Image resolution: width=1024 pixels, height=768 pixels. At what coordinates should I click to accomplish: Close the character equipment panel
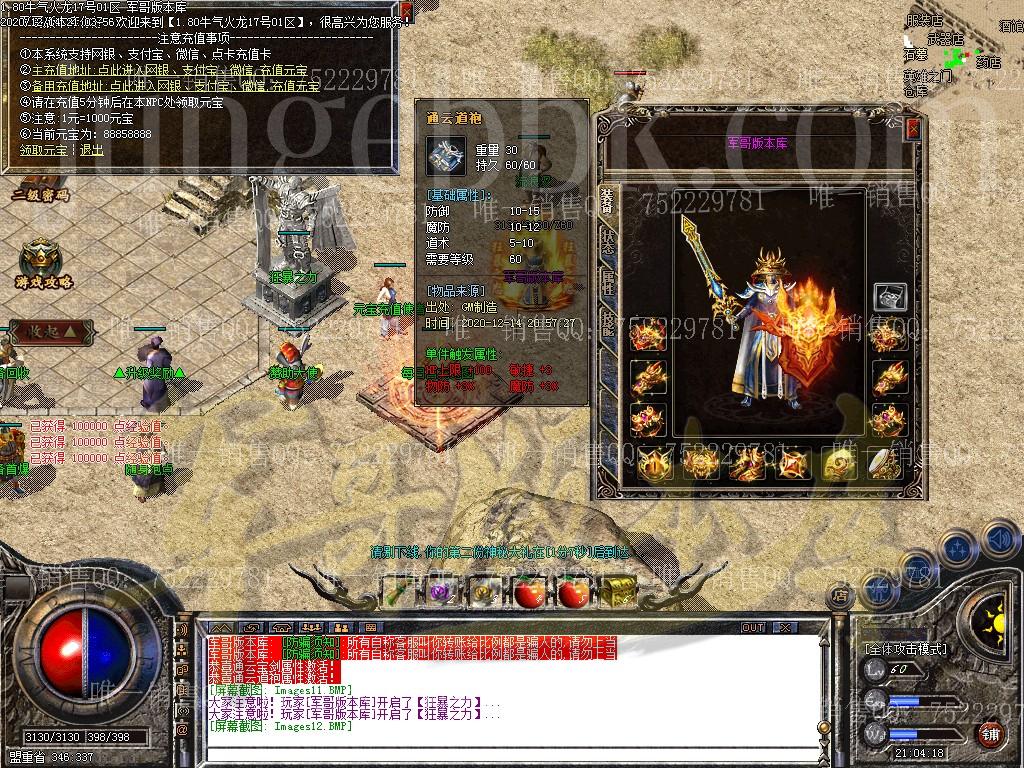[x=912, y=129]
